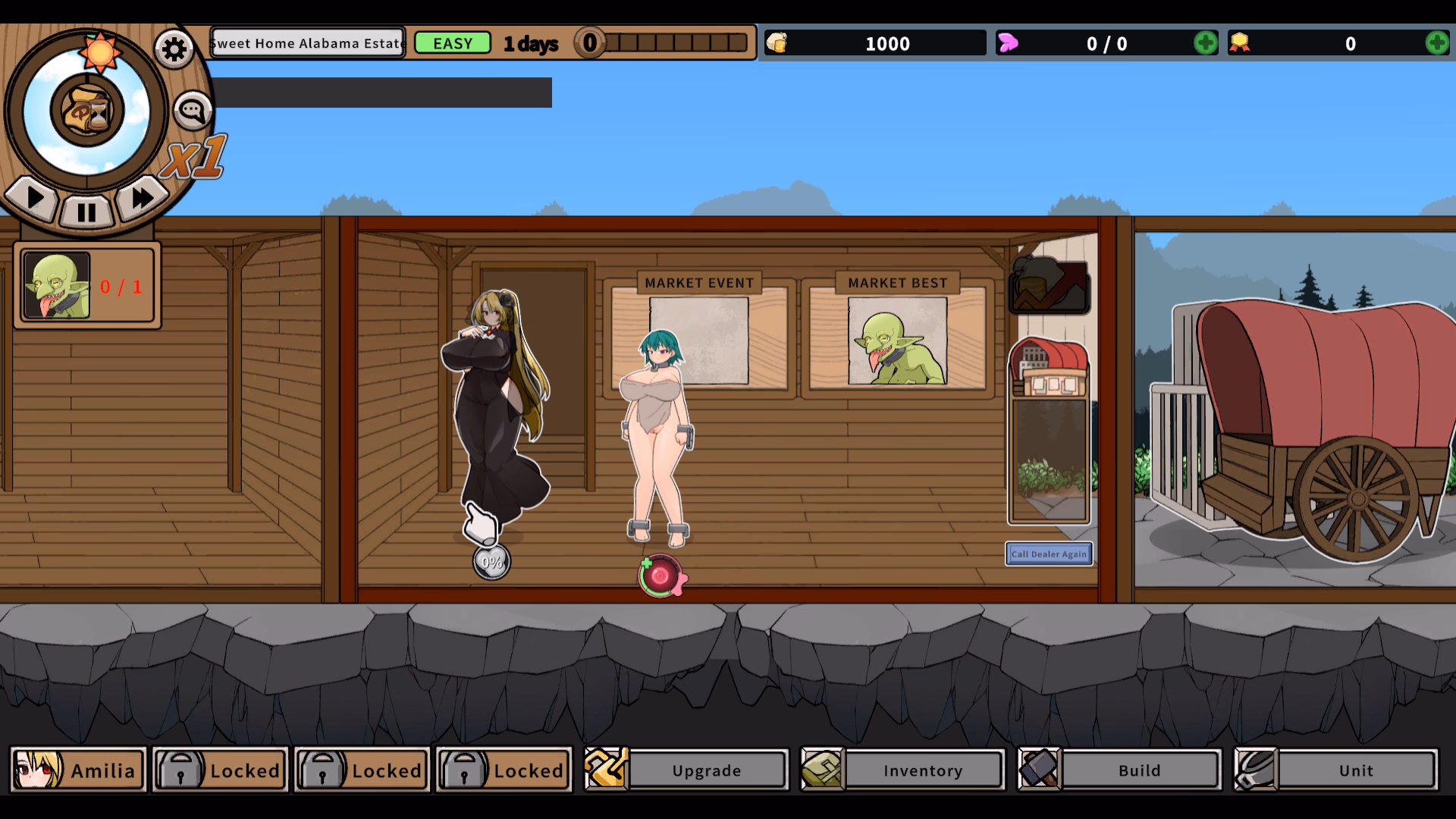
Task: Open Unit via the ring icon
Action: pyautogui.click(x=1257, y=770)
